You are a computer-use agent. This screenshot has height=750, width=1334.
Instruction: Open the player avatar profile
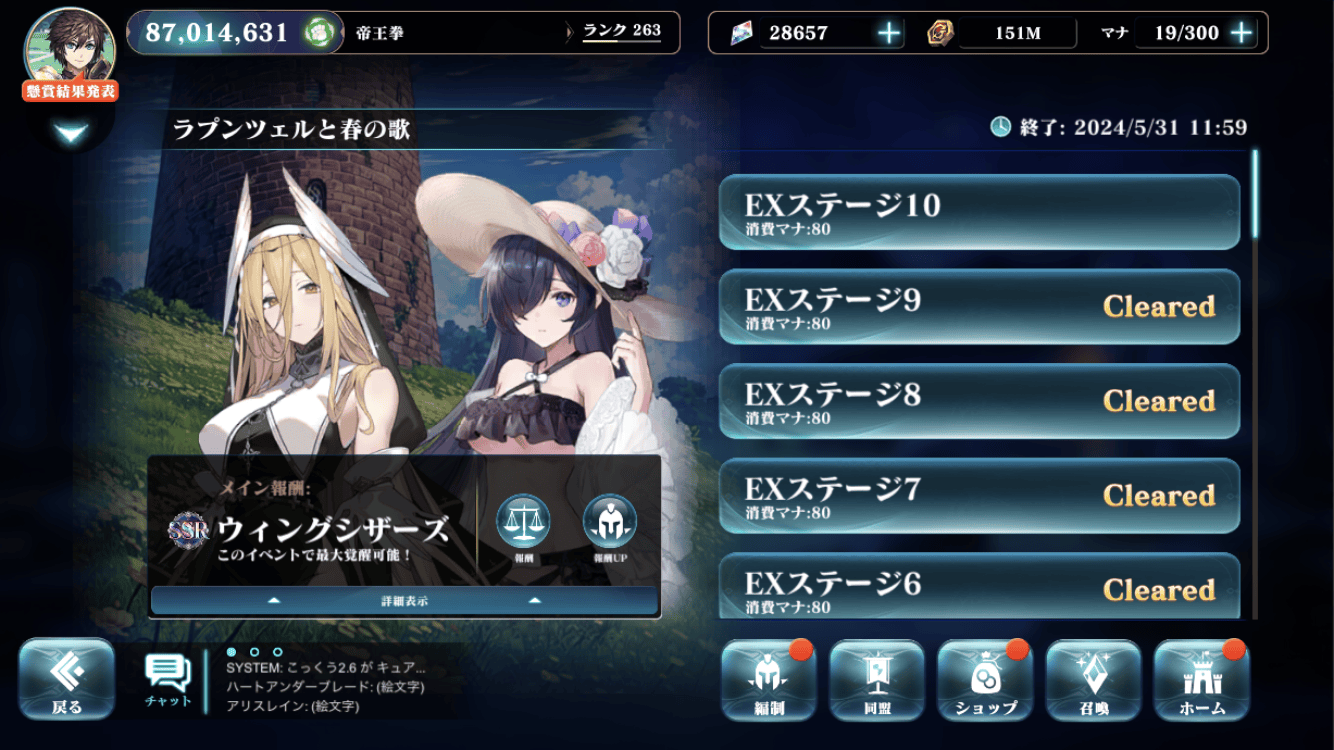pyautogui.click(x=69, y=47)
